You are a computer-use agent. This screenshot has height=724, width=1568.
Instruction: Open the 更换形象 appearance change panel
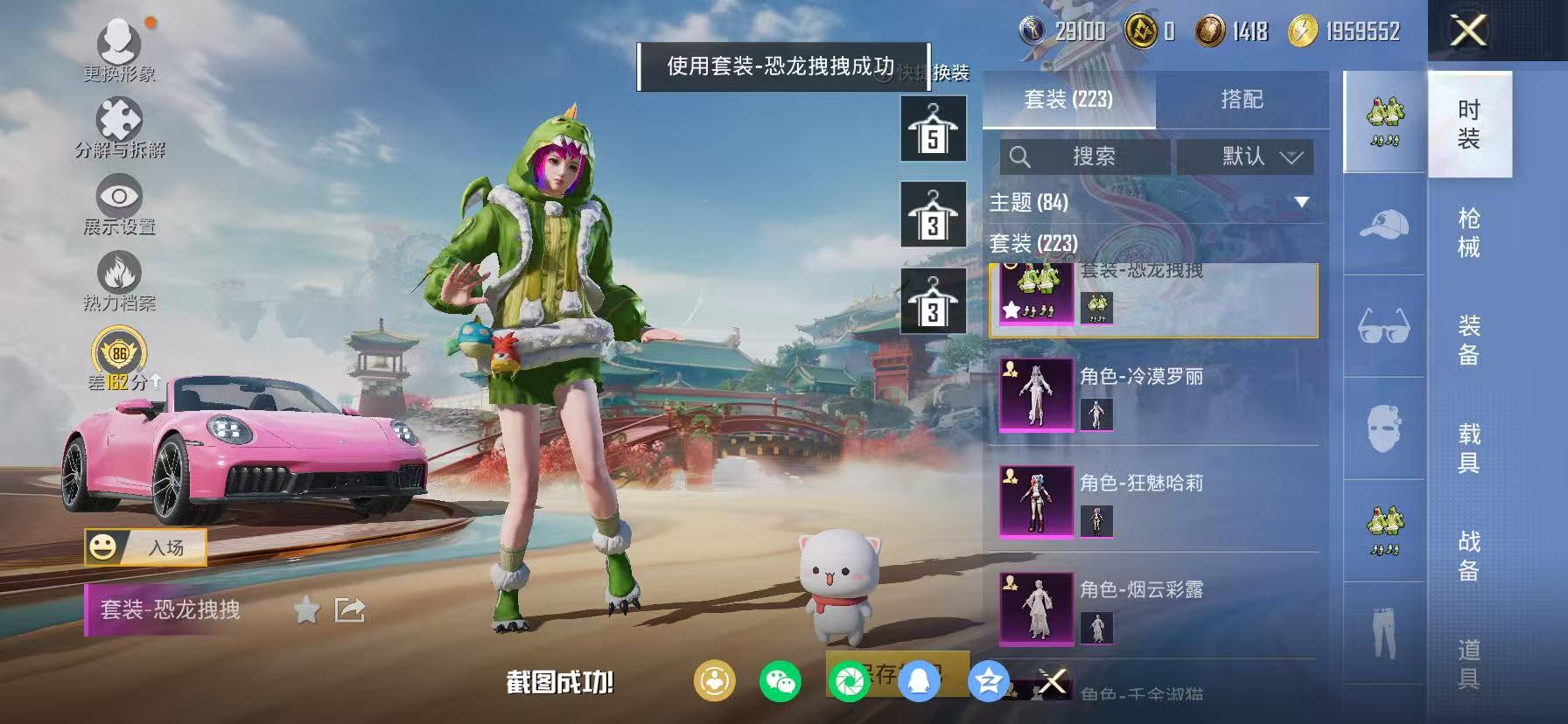pyautogui.click(x=121, y=50)
